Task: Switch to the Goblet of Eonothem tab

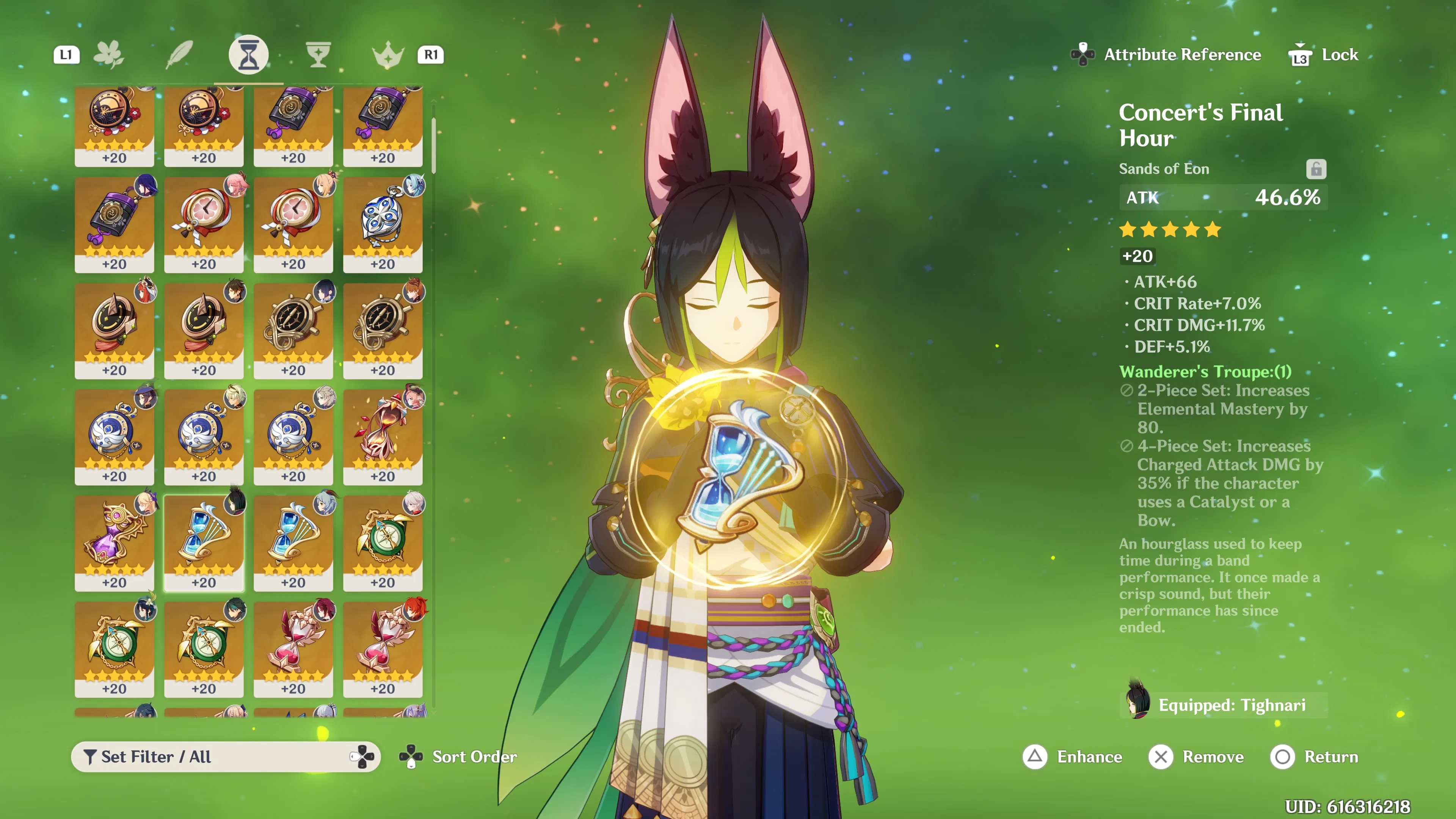Action: (318, 55)
